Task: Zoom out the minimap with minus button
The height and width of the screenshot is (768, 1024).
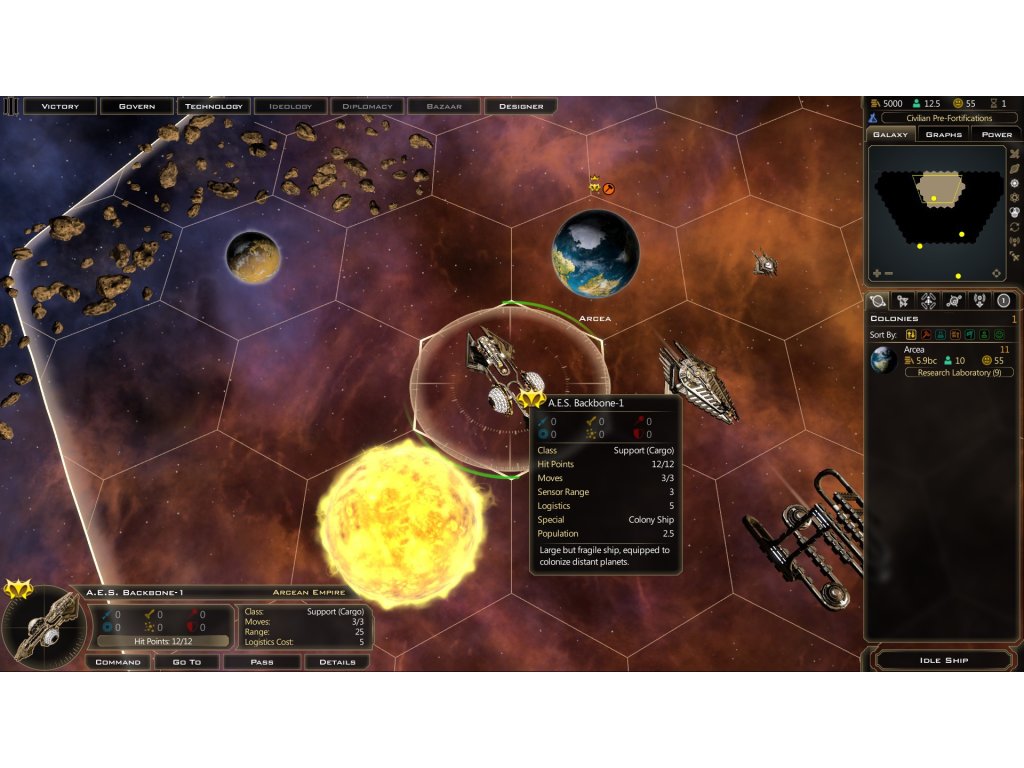Action: pos(889,273)
